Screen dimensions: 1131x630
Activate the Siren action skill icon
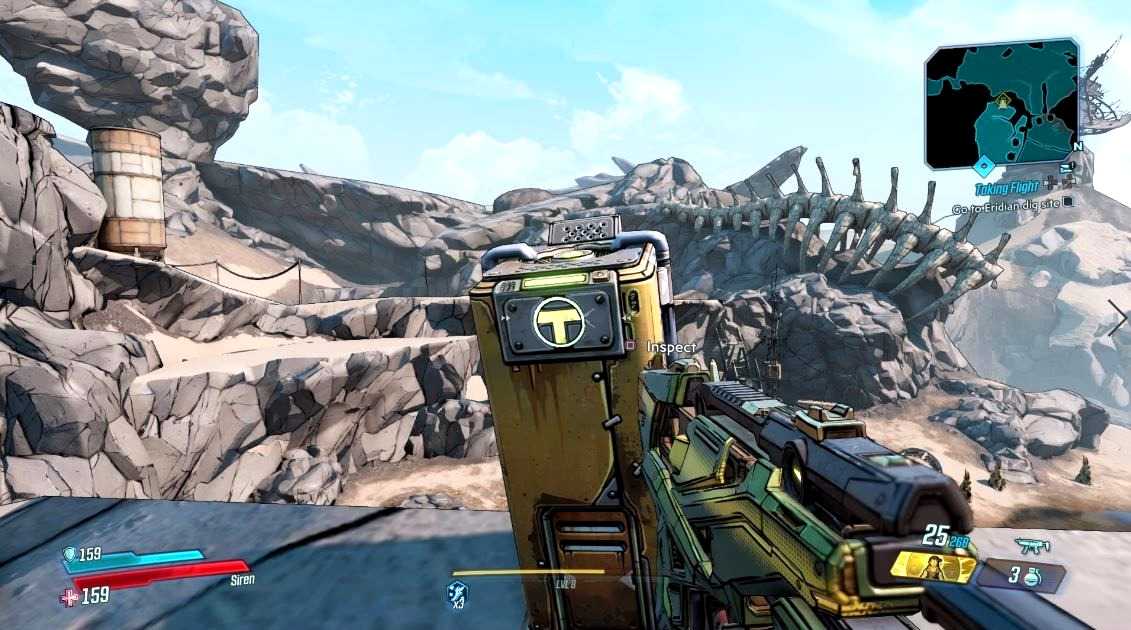[457, 594]
